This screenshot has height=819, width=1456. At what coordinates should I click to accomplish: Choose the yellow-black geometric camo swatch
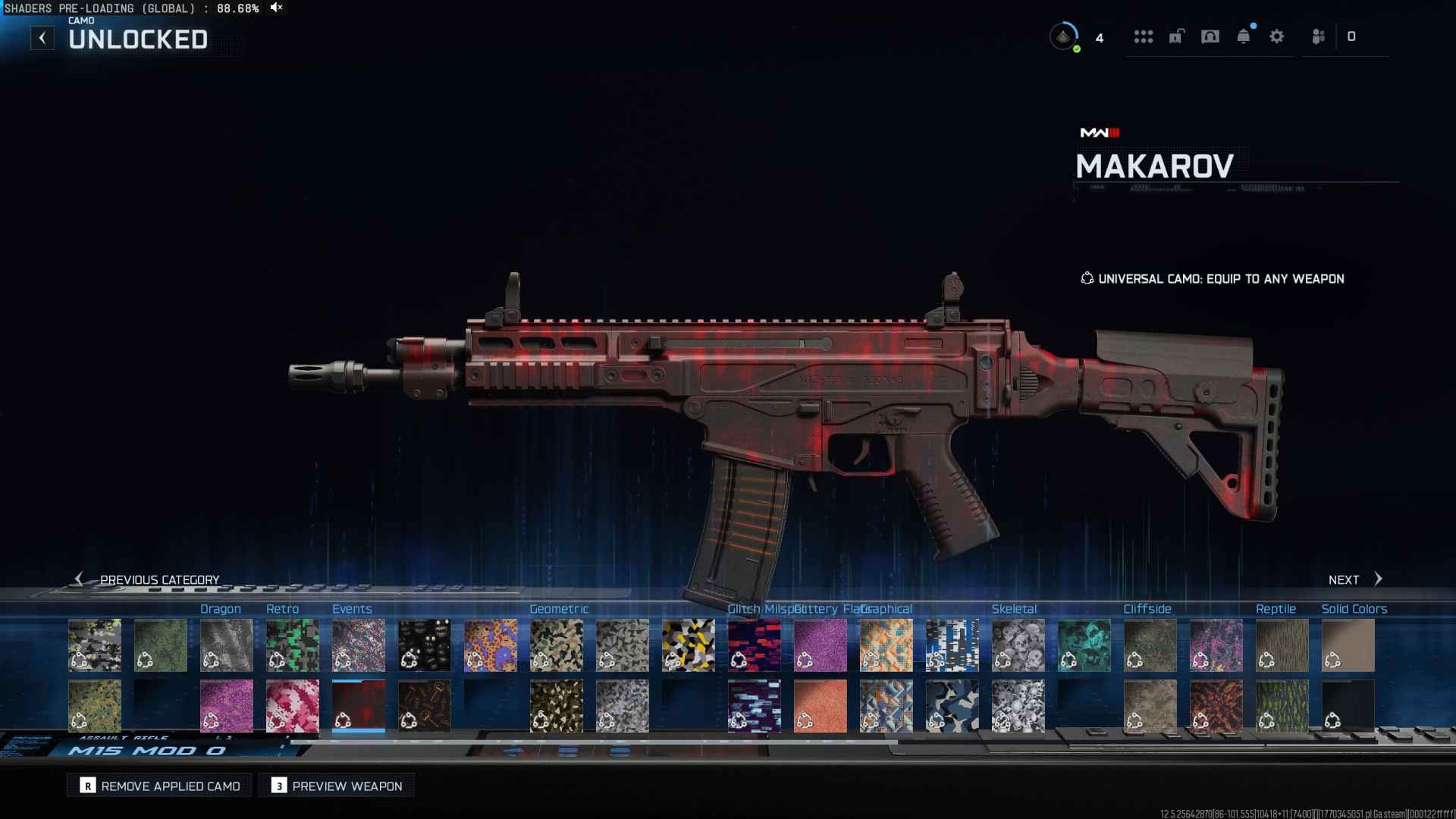tap(688, 645)
